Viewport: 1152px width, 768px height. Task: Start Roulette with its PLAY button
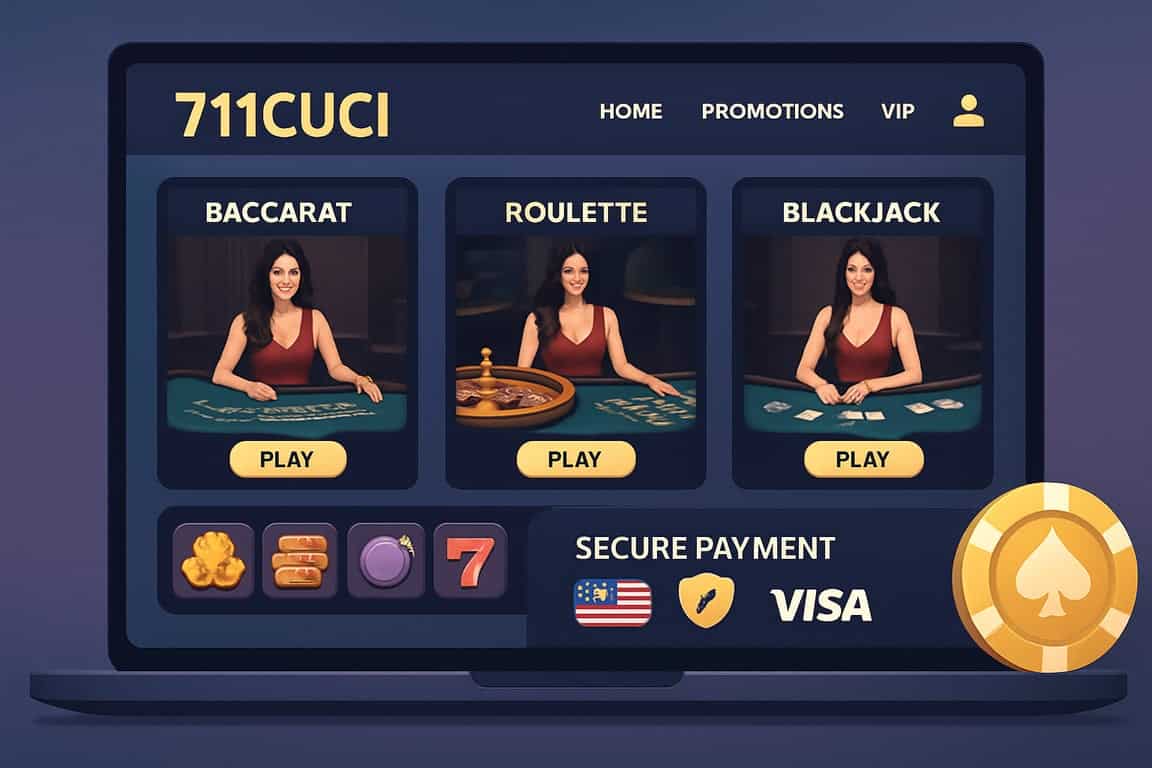575,459
